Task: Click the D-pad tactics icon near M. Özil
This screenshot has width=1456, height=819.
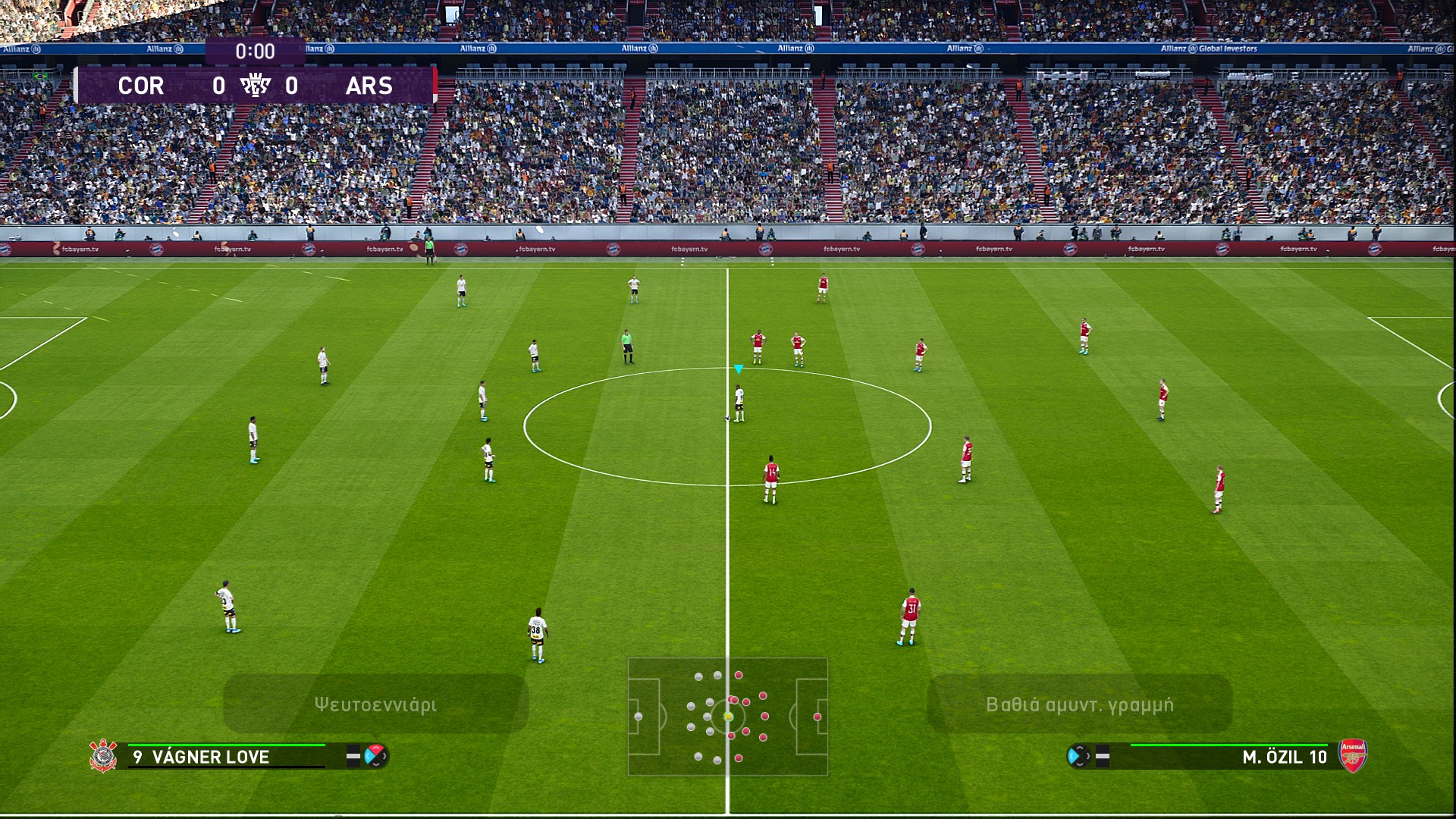Action: [x=1077, y=755]
